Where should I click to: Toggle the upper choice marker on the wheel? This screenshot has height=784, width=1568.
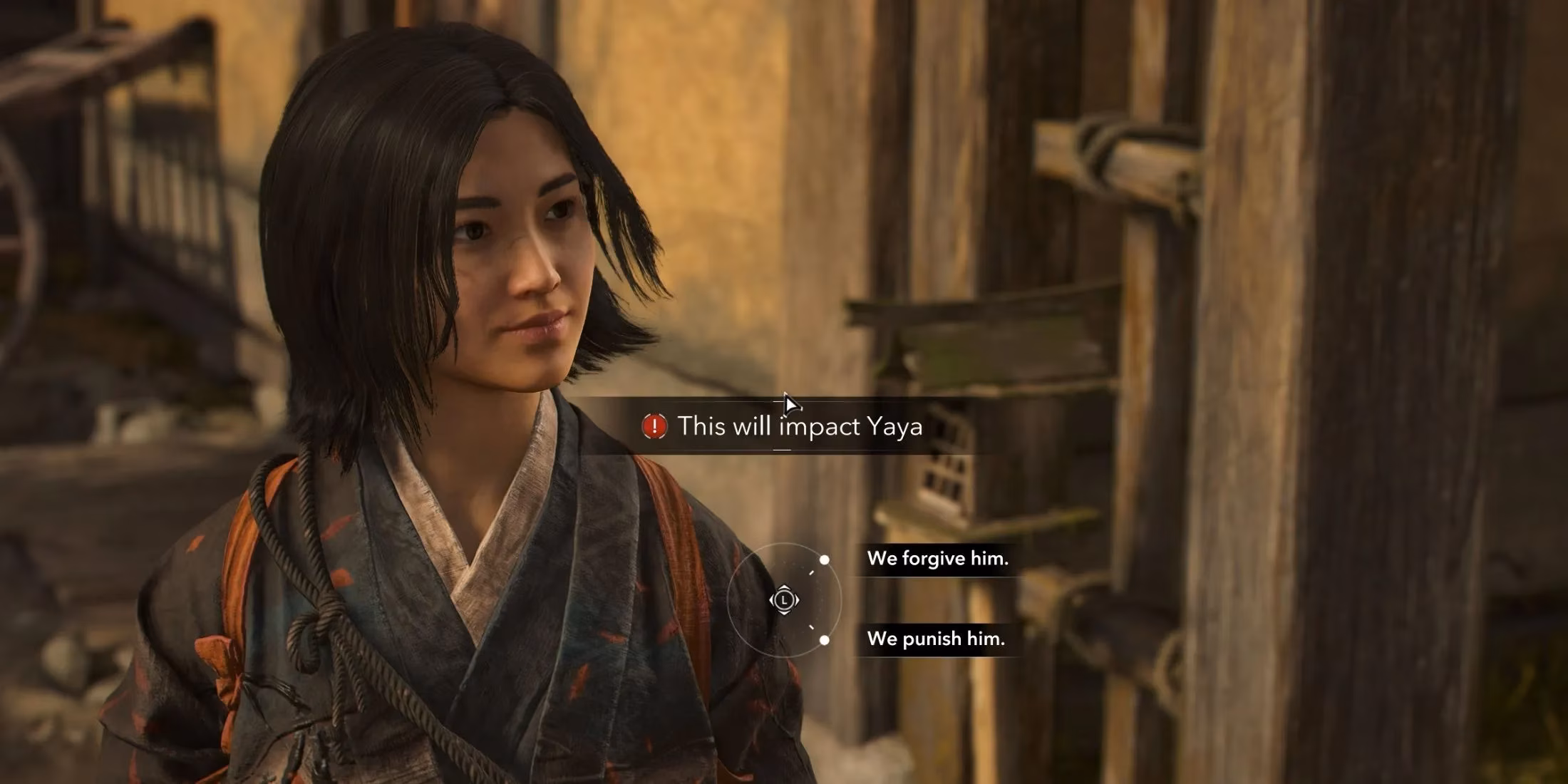point(824,560)
